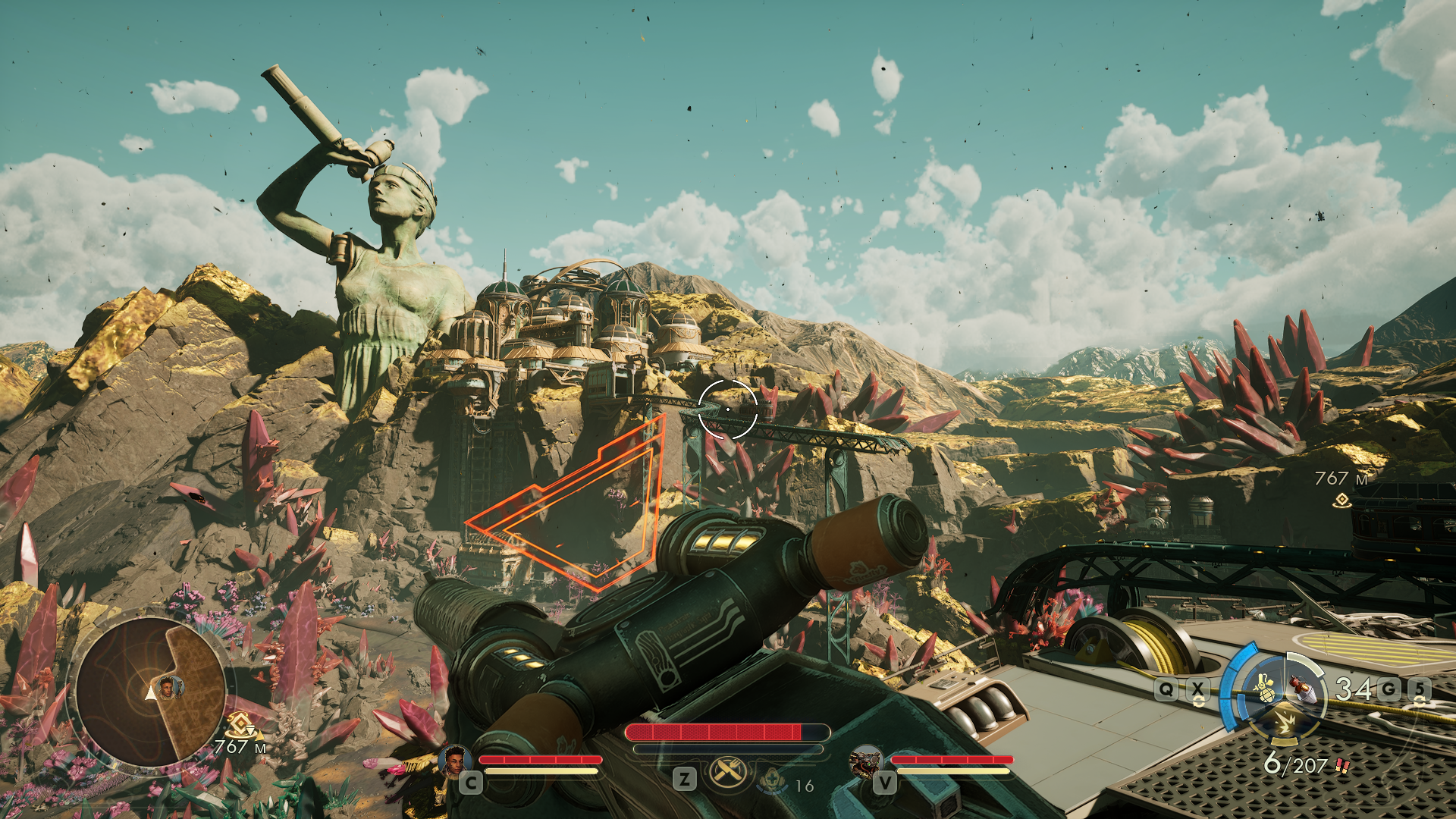The image size is (1456, 819).
Task: Select the grenade gadget icon
Action: point(1265,689)
